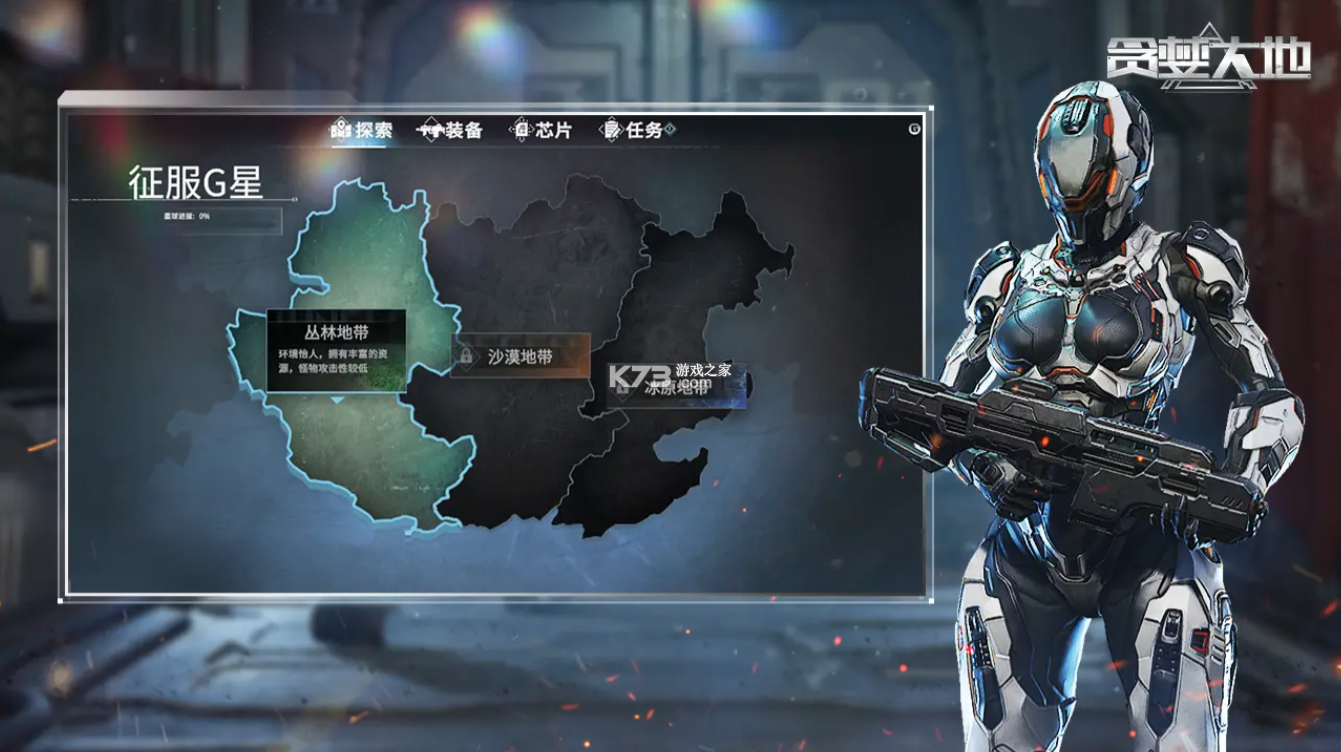
Task: Open the circular icon at panel top-right corner
Action: pos(915,128)
